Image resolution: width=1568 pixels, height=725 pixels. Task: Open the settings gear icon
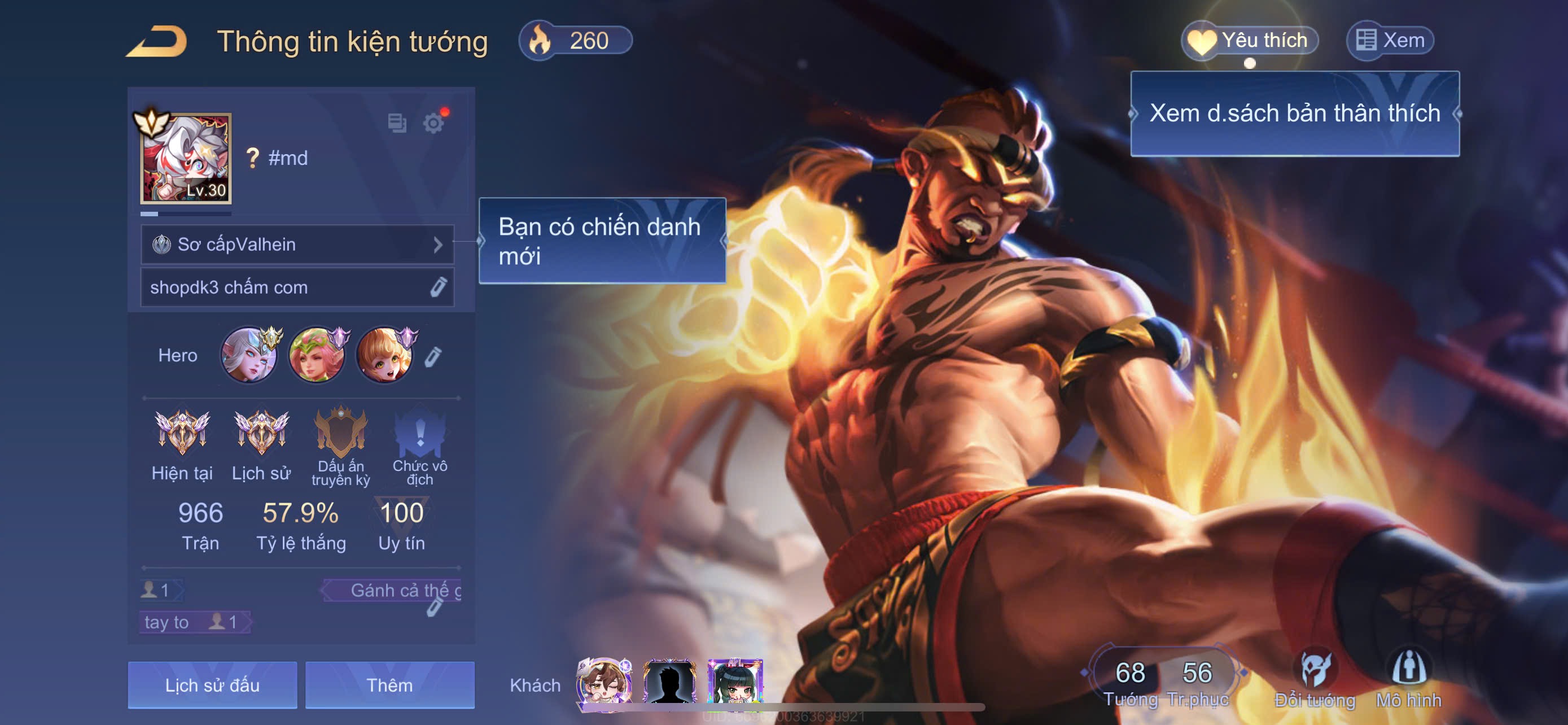click(x=433, y=124)
